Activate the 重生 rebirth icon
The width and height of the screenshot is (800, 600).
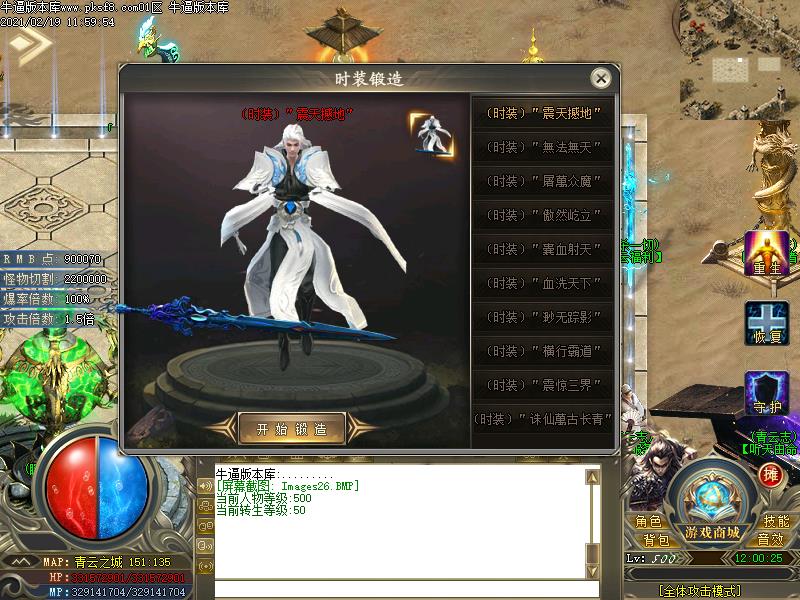766,253
